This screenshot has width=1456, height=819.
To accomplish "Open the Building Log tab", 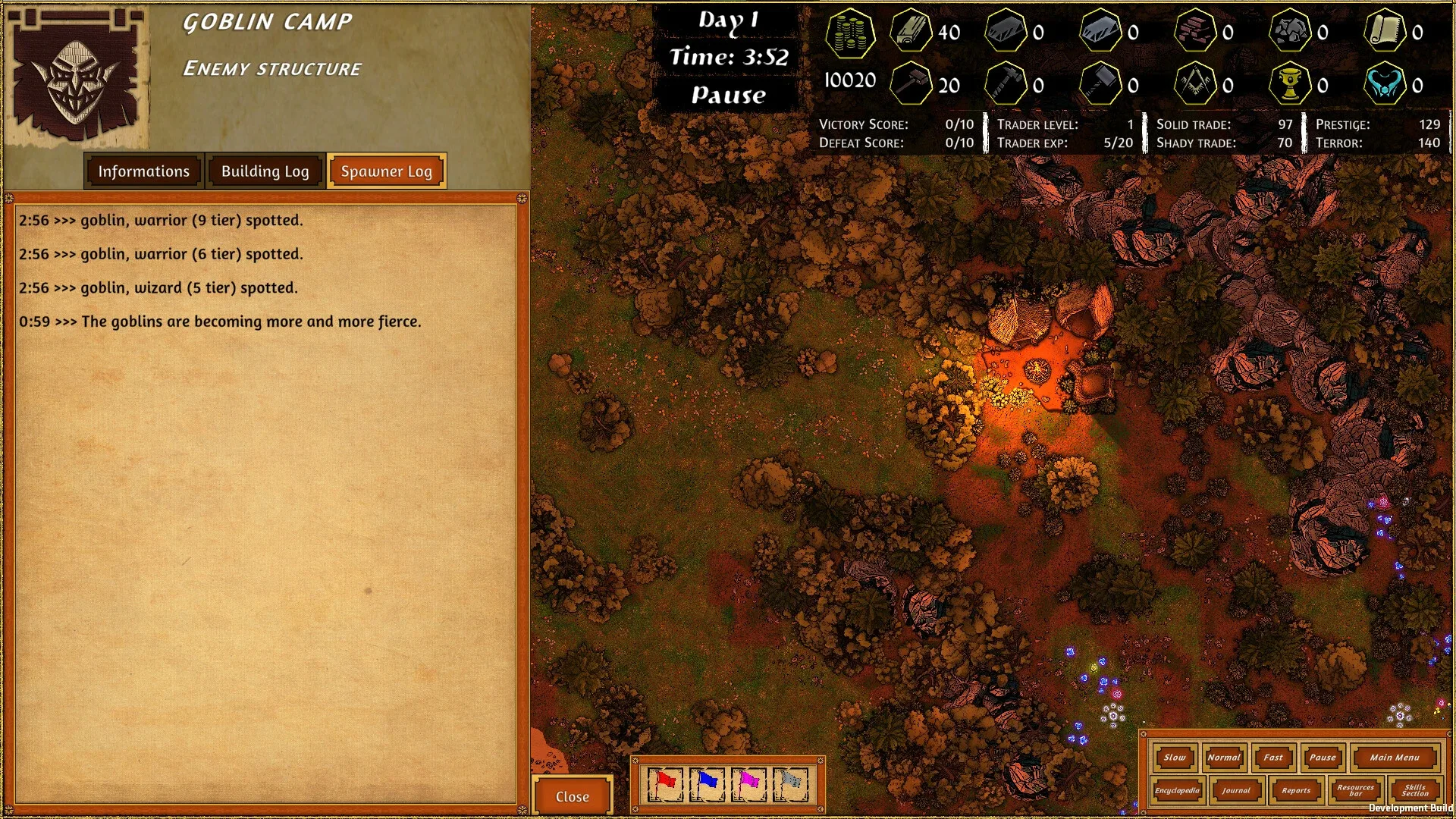I will [x=265, y=171].
